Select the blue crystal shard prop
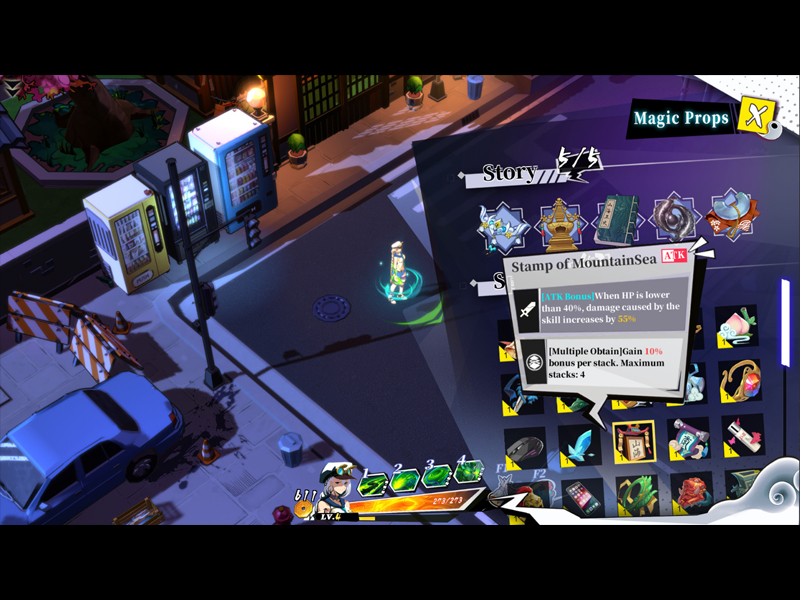This screenshot has height=600, width=800. click(579, 444)
